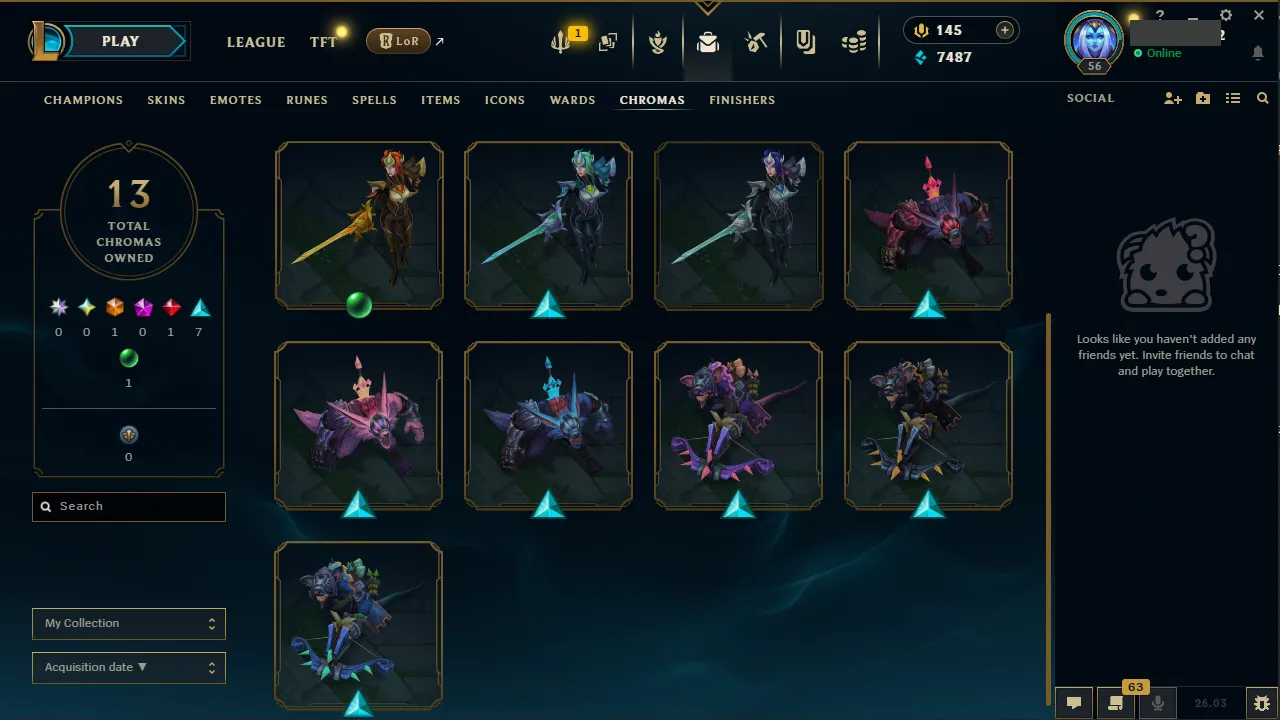Open Your Shop overlapping cards icon

pos(608,42)
